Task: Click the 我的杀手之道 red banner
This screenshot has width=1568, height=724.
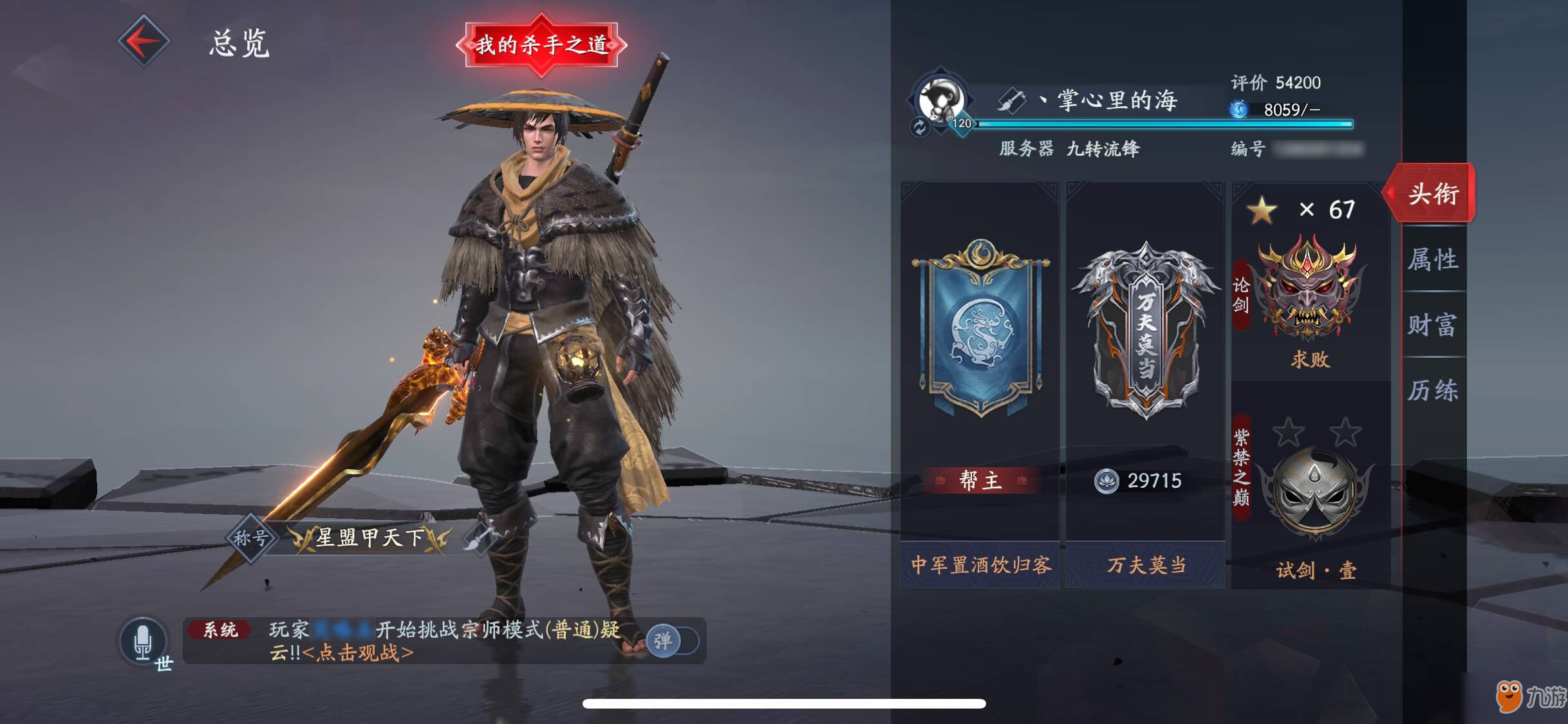Action: point(541,45)
